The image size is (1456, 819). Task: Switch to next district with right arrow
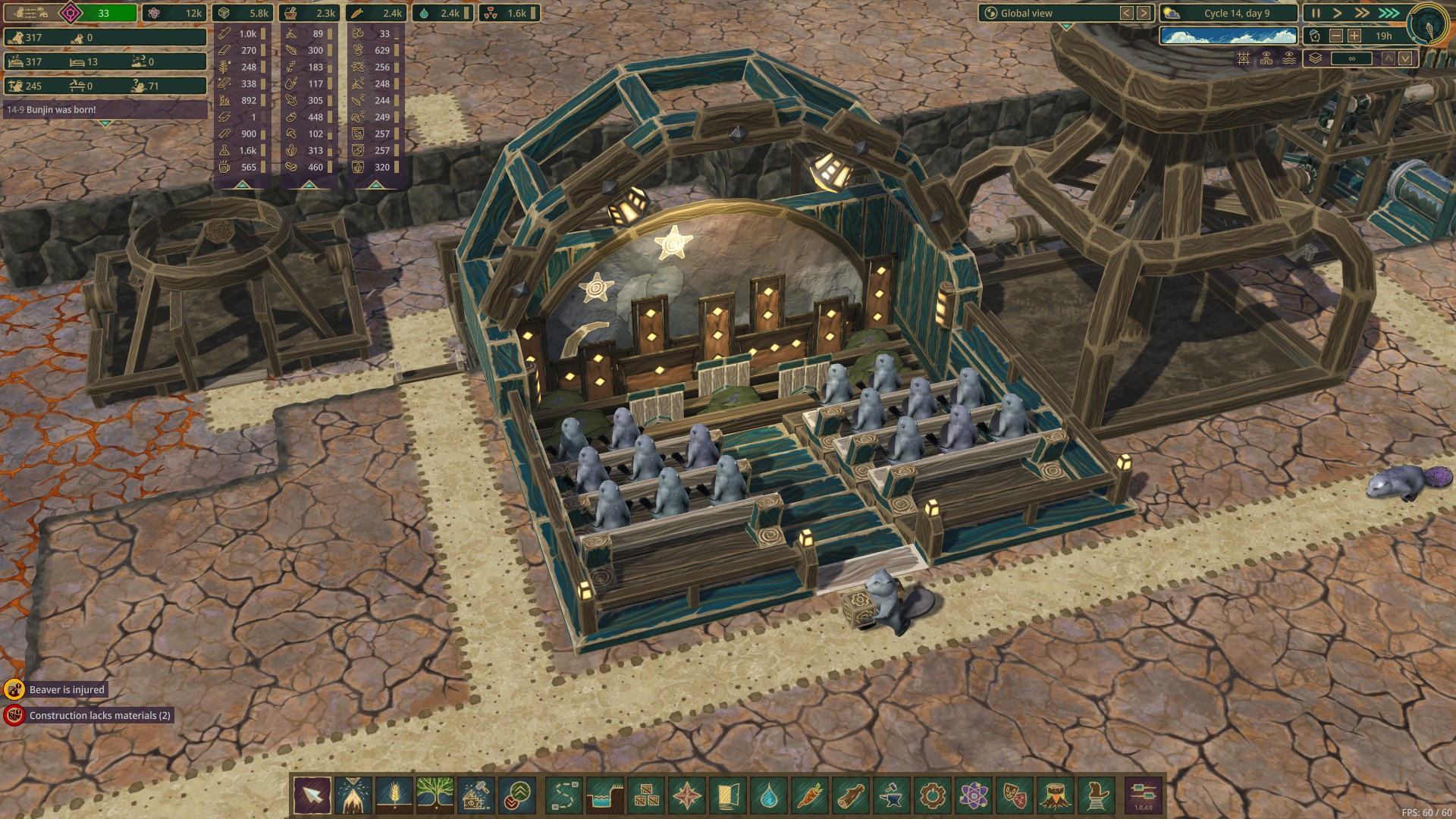pos(1144,13)
